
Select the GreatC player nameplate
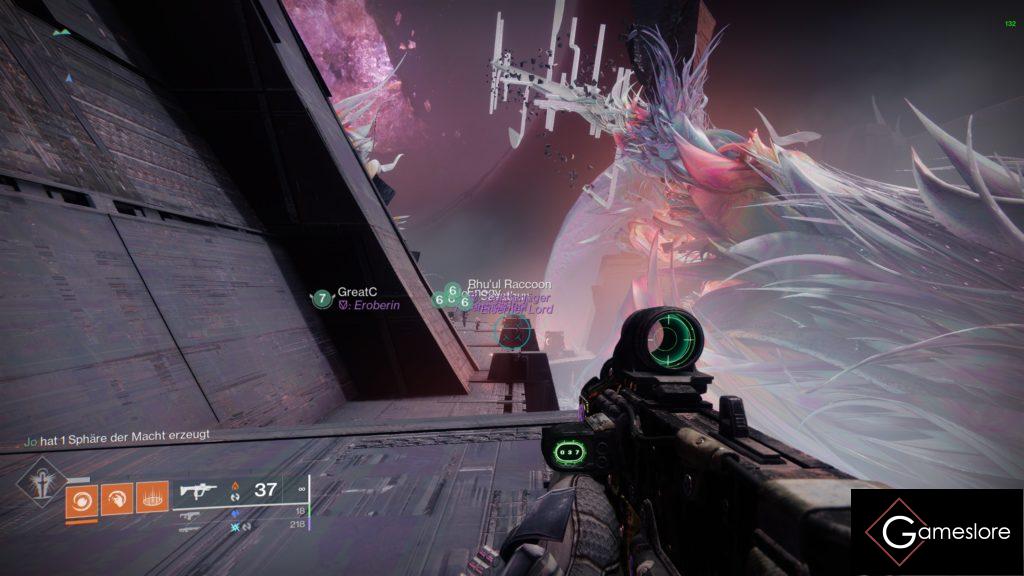point(355,292)
